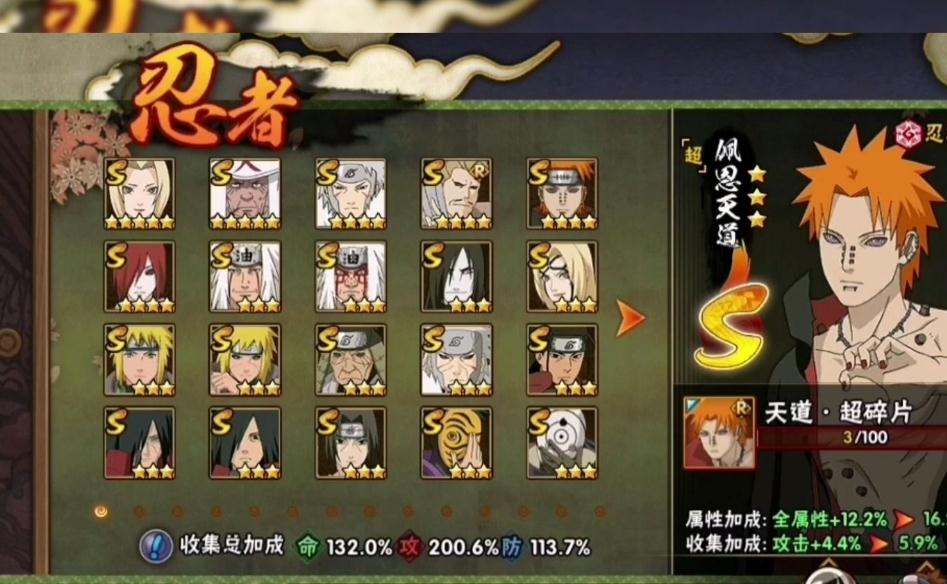Tap the 天道·超碎片 fragment icon

click(719, 432)
